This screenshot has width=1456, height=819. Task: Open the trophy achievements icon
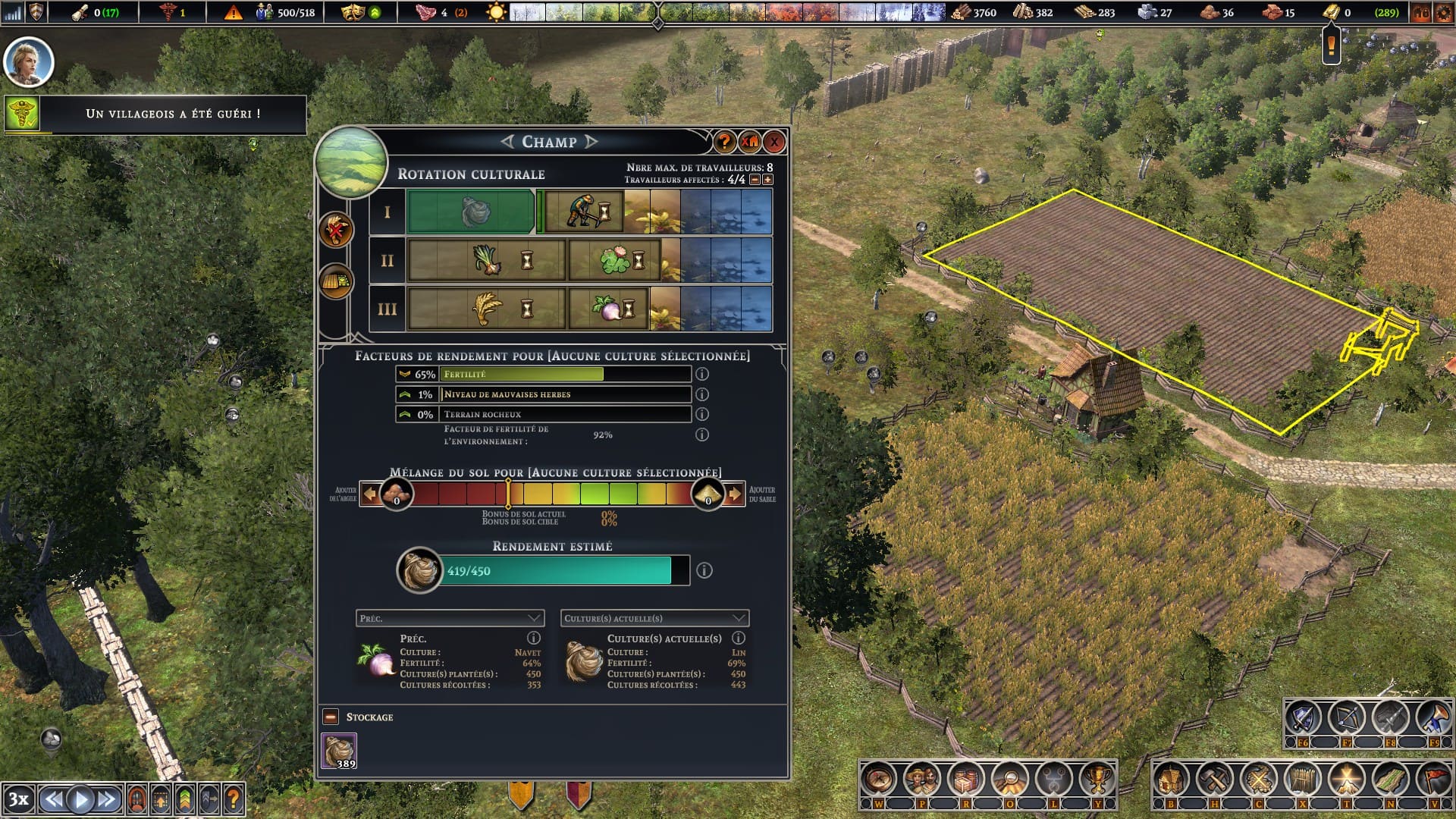coord(1097,779)
